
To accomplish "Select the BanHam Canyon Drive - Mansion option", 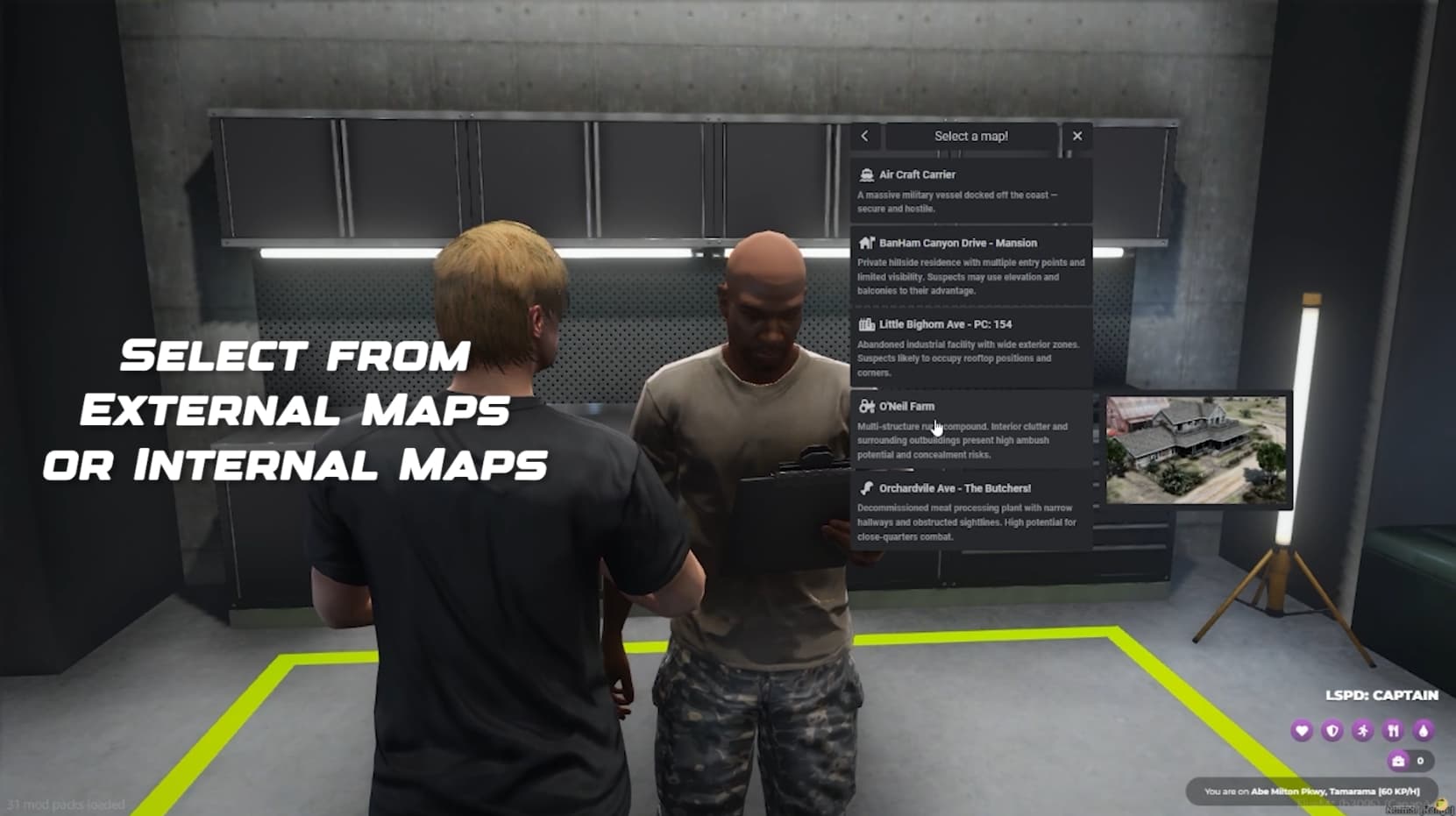I will 970,263.
